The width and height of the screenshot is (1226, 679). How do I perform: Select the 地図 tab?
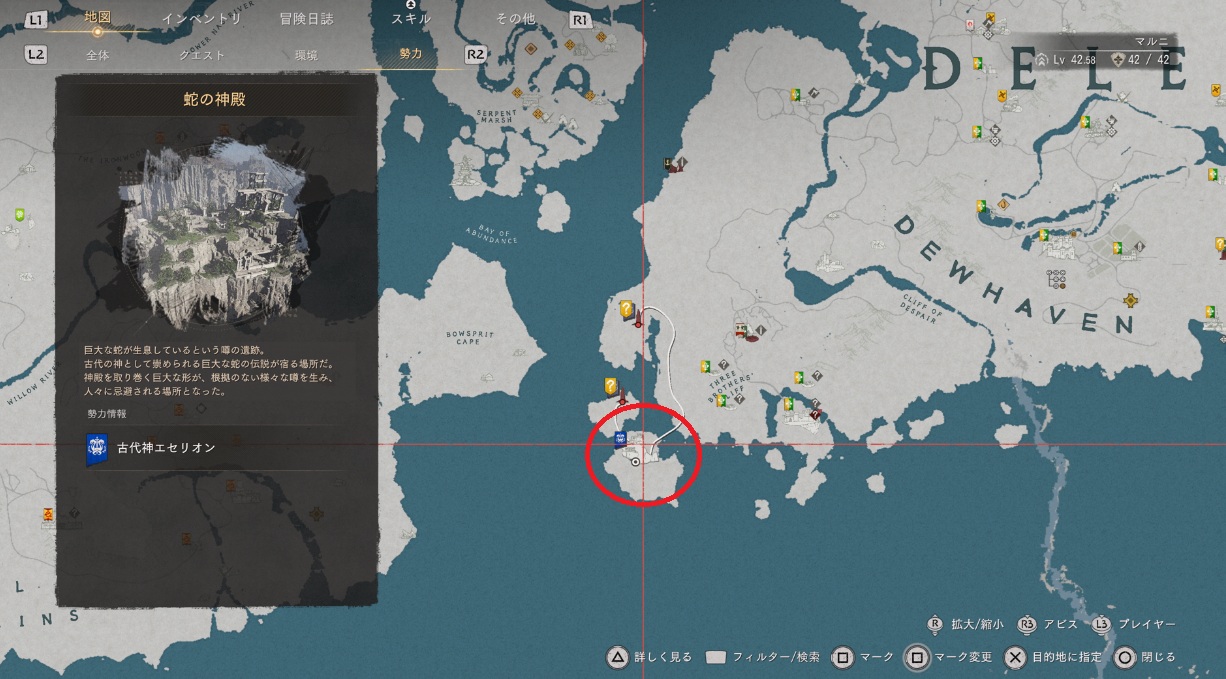[x=98, y=18]
